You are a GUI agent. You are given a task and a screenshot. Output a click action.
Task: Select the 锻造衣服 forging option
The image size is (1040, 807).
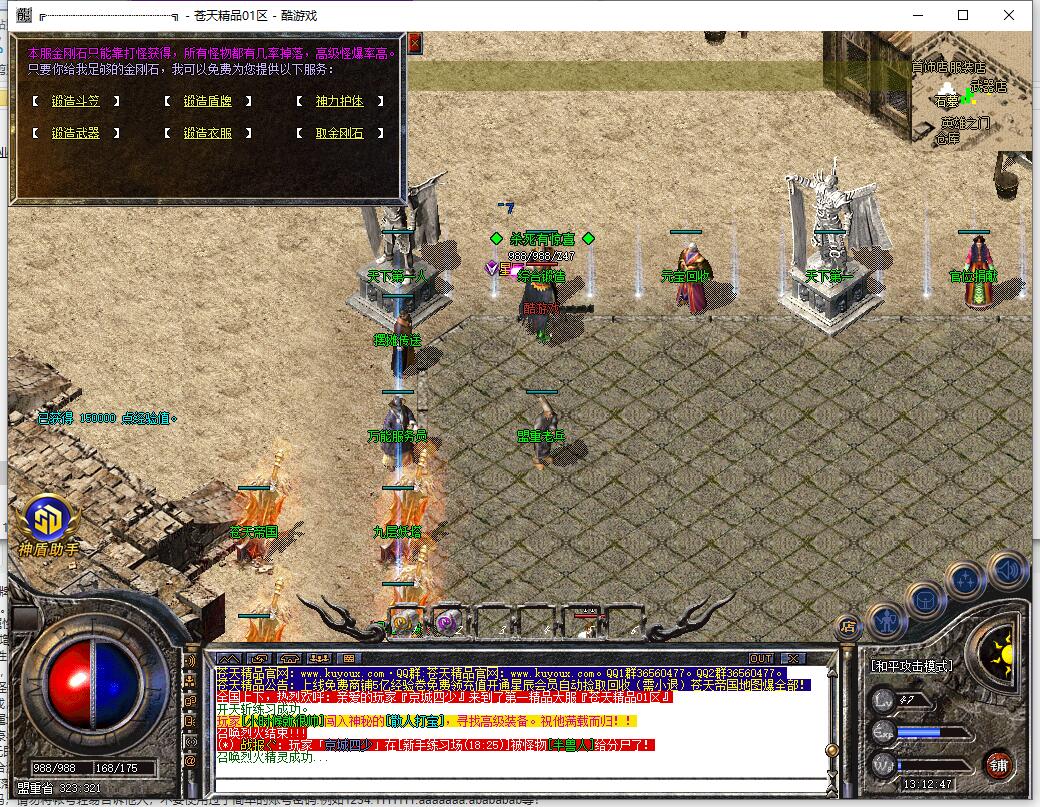(x=207, y=133)
